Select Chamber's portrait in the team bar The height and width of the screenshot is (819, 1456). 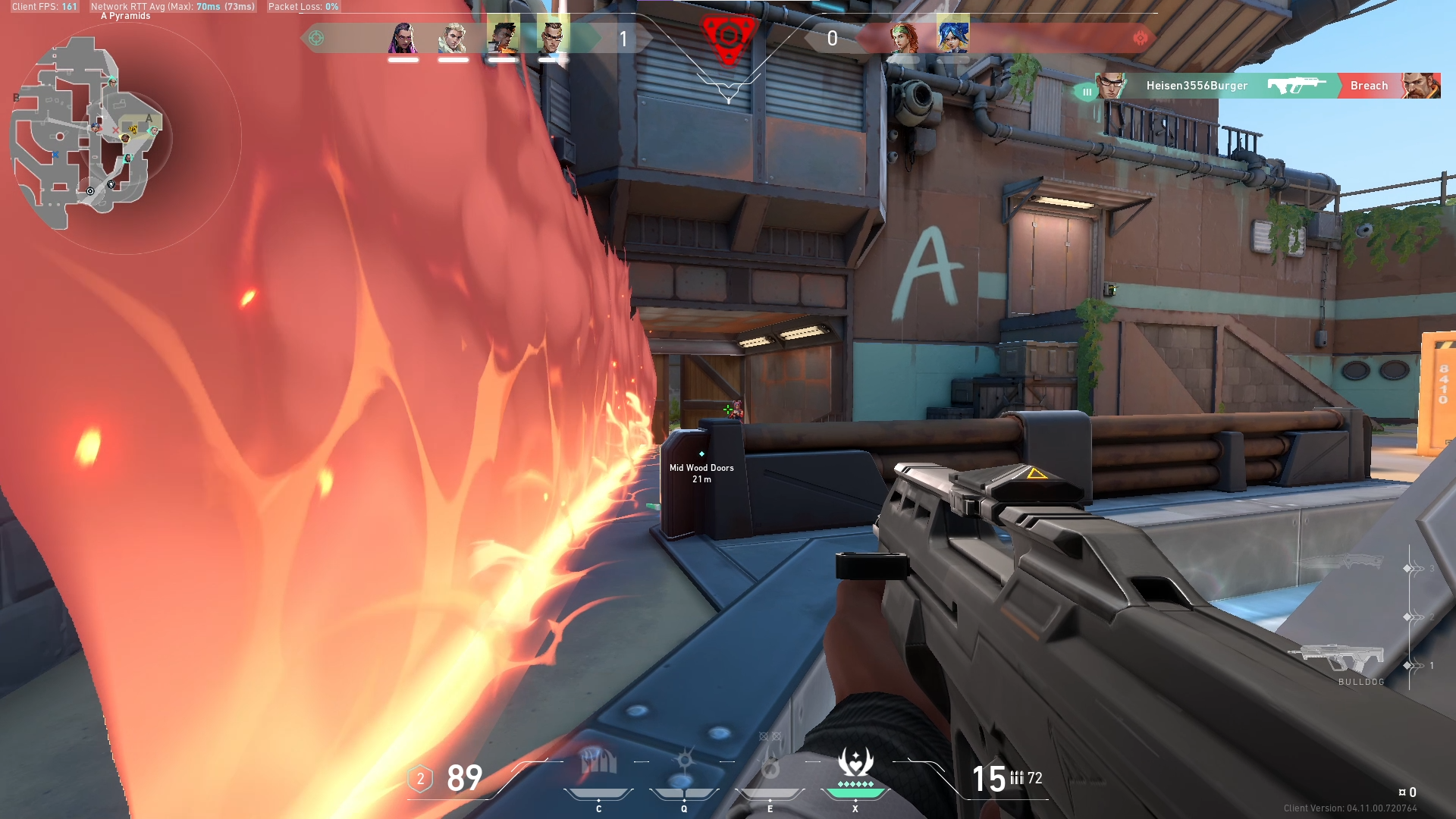(x=553, y=36)
